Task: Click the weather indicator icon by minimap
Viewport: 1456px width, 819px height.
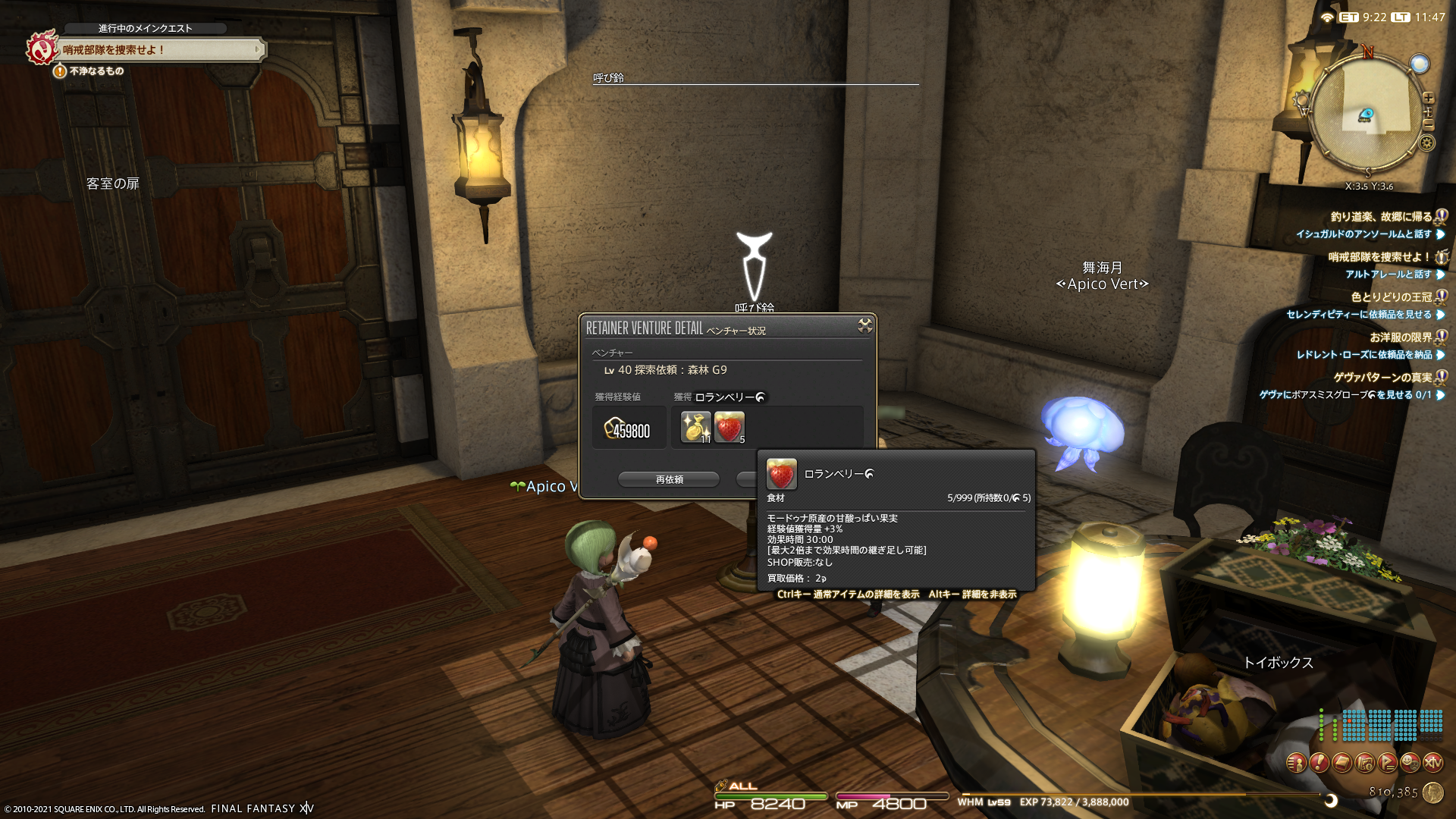Action: coord(1419,64)
